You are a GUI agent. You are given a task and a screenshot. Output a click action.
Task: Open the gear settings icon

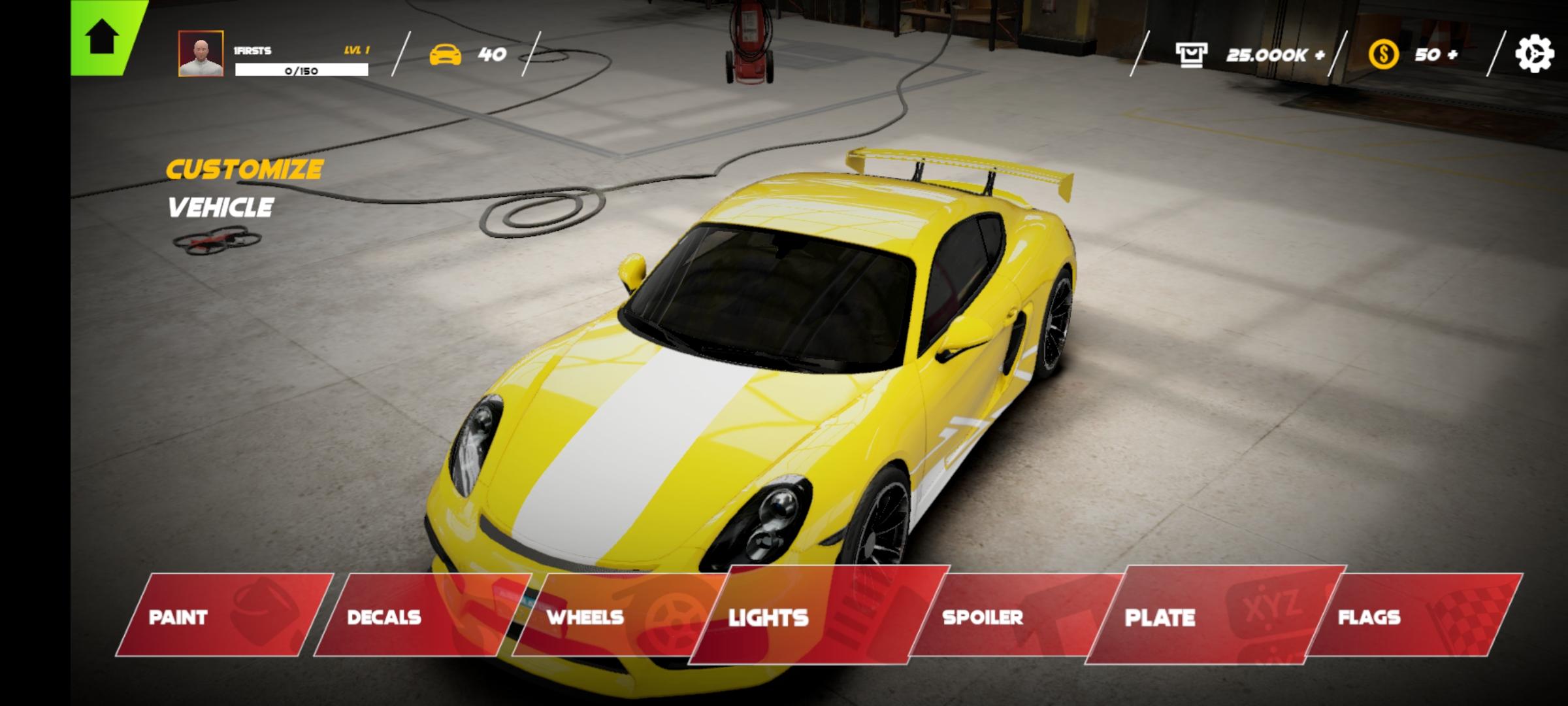click(1533, 54)
